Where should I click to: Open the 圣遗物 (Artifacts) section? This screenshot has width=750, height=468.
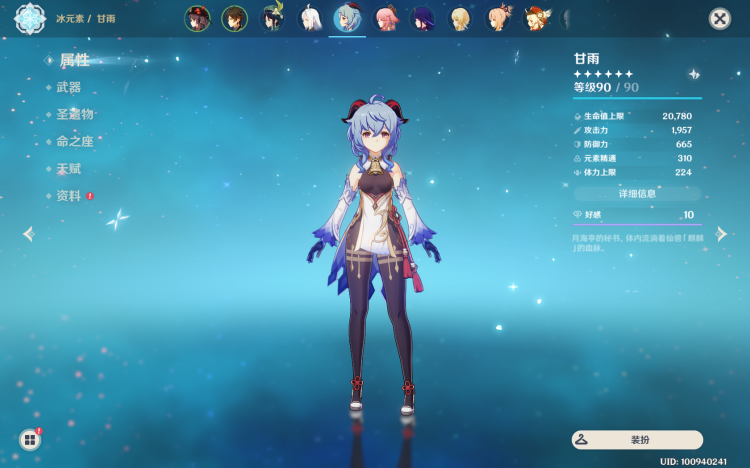tap(74, 115)
